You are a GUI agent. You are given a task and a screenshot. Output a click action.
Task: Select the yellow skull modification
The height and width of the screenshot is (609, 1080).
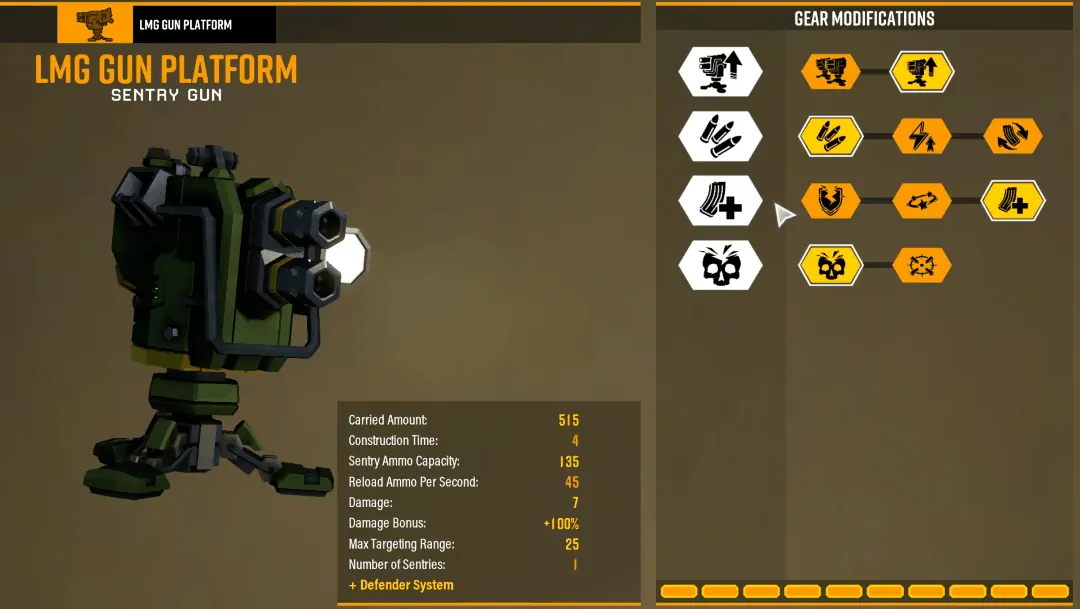(x=830, y=265)
